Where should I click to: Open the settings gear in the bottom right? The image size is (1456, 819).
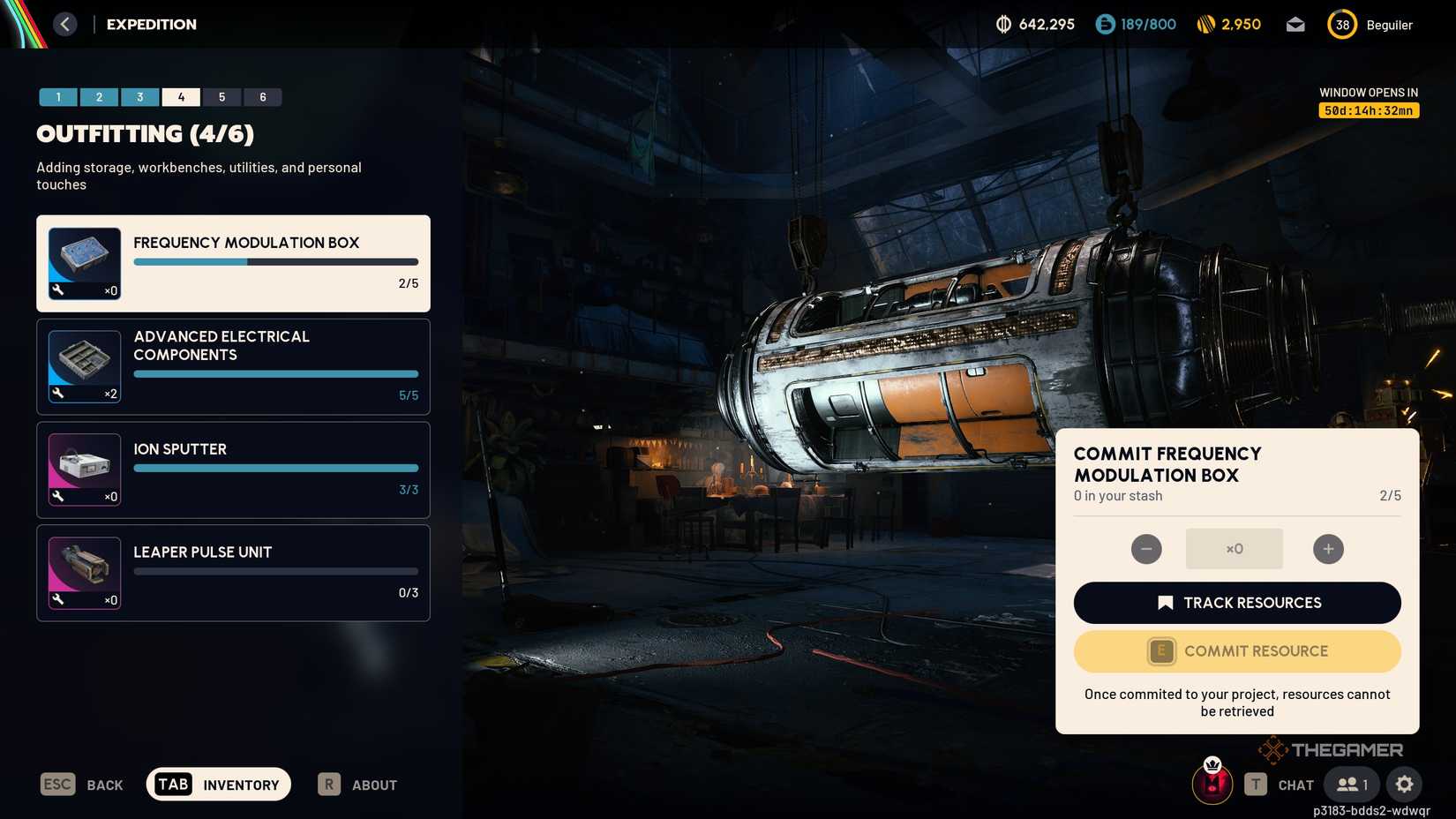coord(1404,784)
